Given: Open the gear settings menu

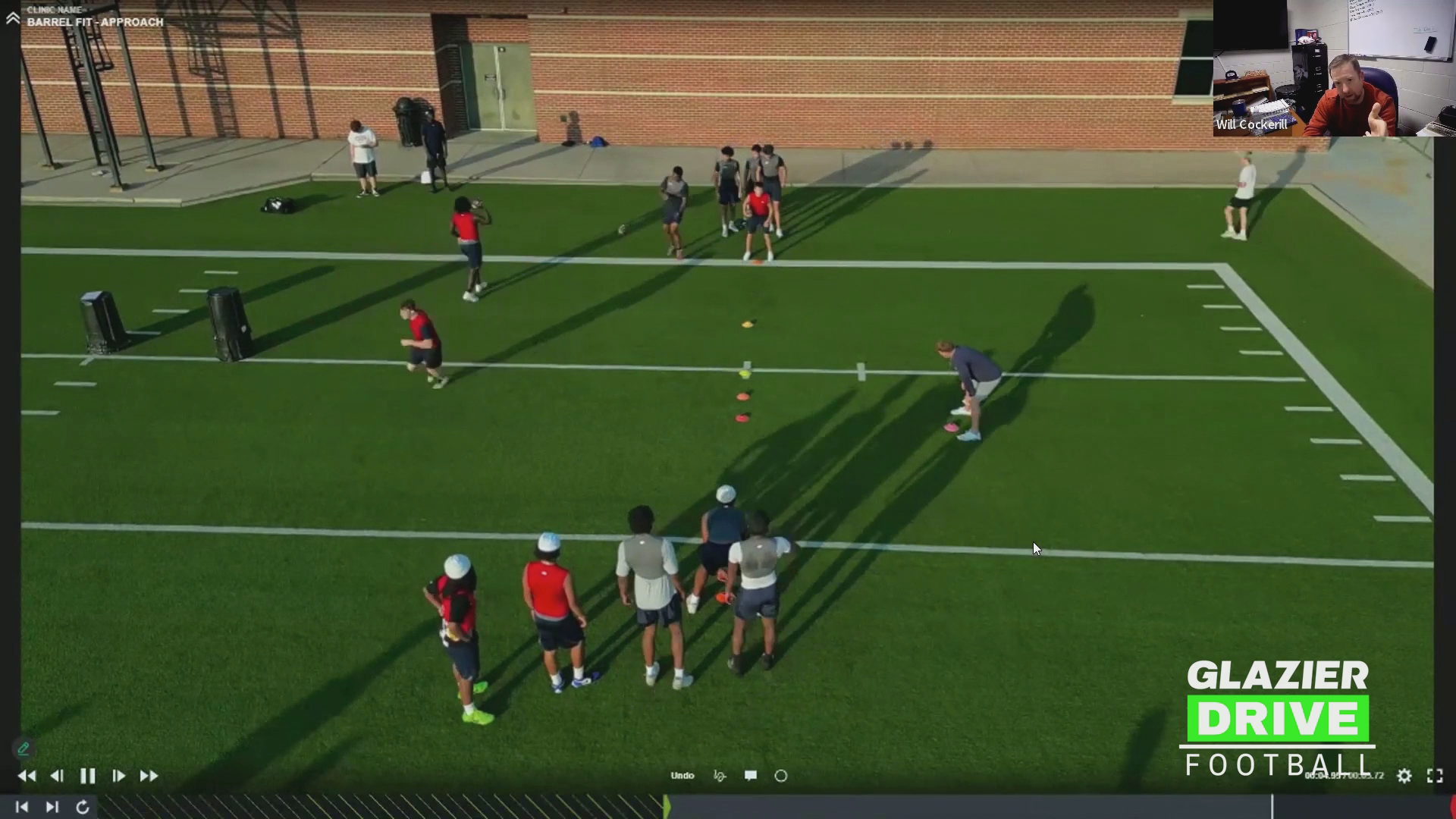Looking at the screenshot, I should (x=1404, y=776).
